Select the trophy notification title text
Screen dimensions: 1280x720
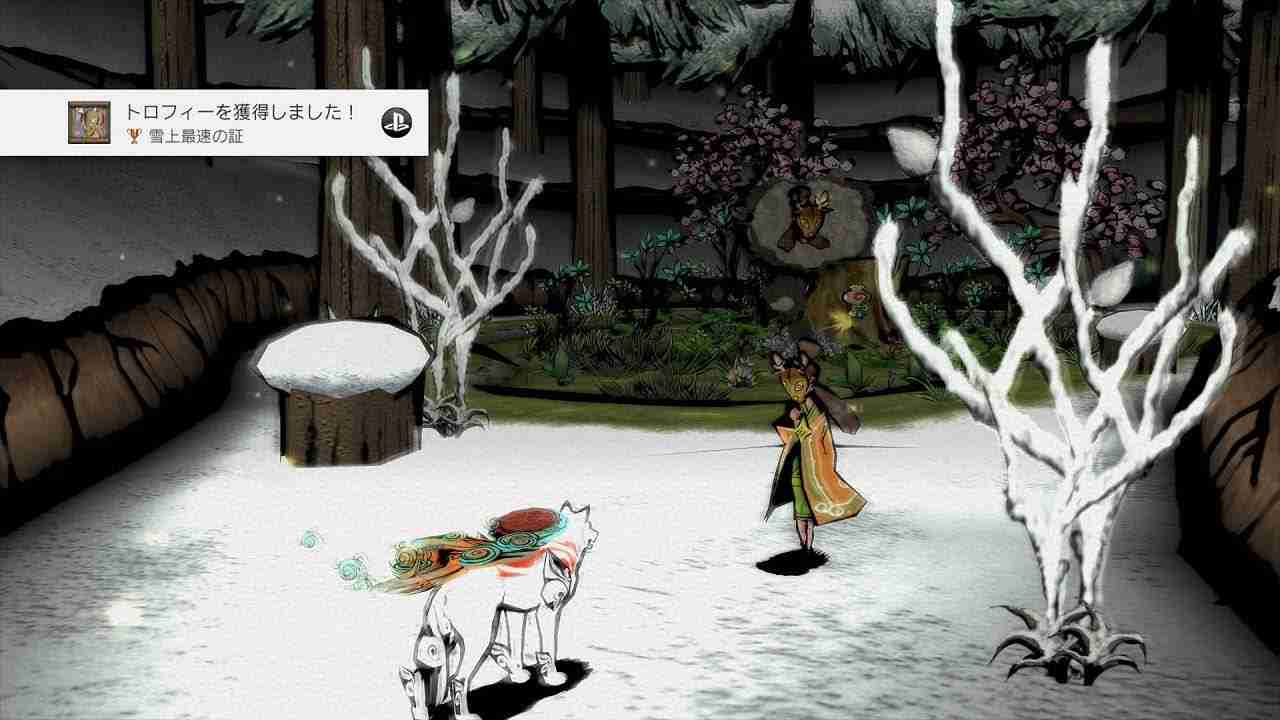tap(240, 113)
